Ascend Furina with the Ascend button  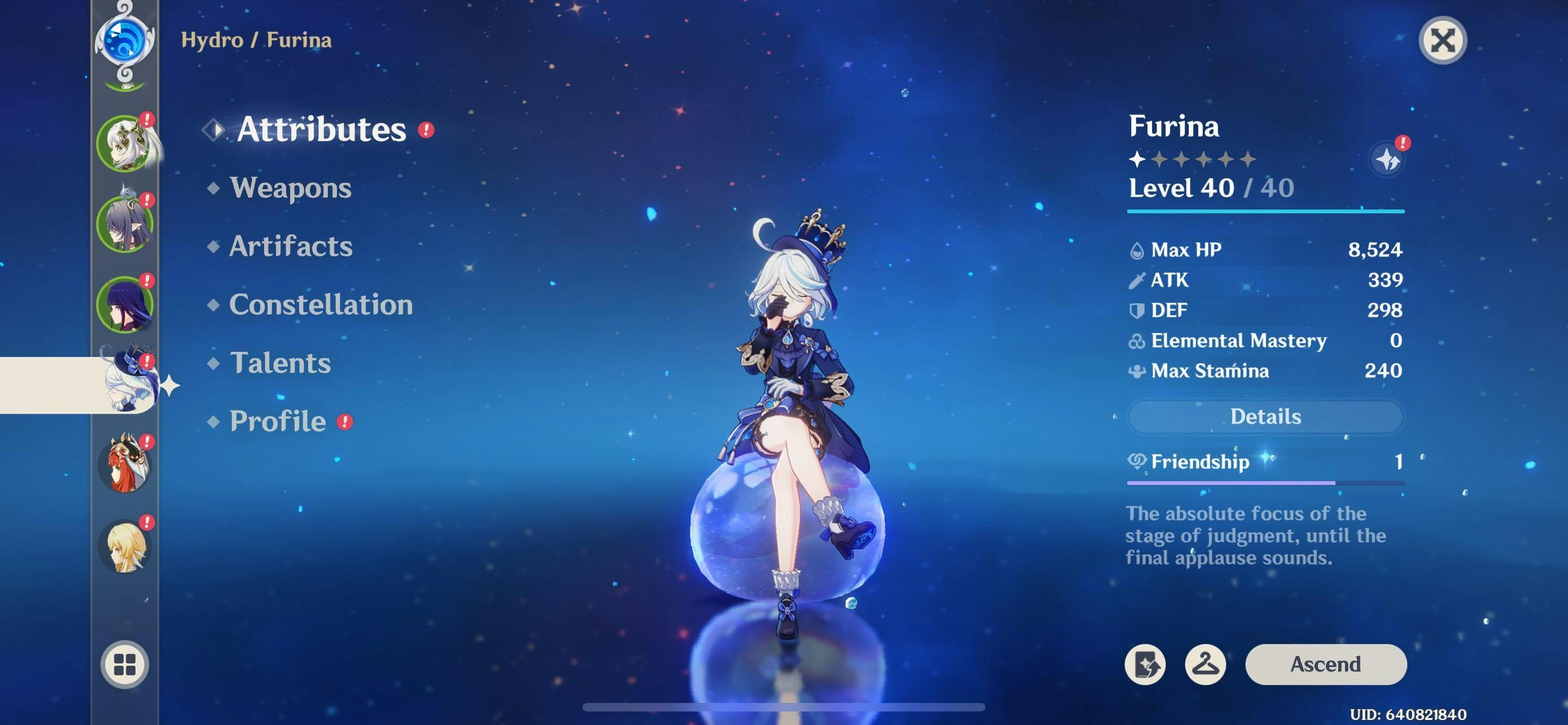tap(1325, 664)
